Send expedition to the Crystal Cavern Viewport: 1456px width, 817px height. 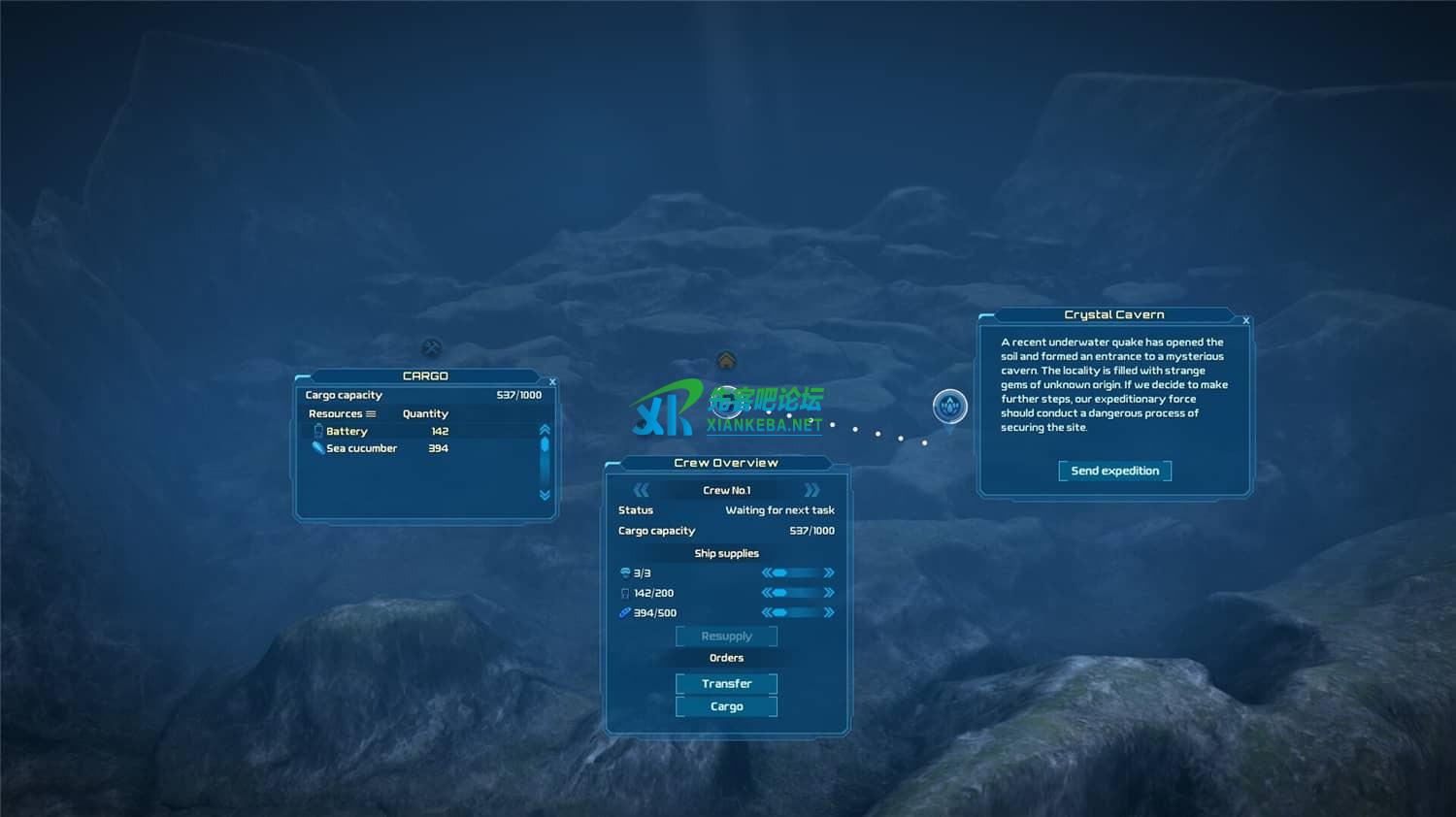[x=1114, y=472]
